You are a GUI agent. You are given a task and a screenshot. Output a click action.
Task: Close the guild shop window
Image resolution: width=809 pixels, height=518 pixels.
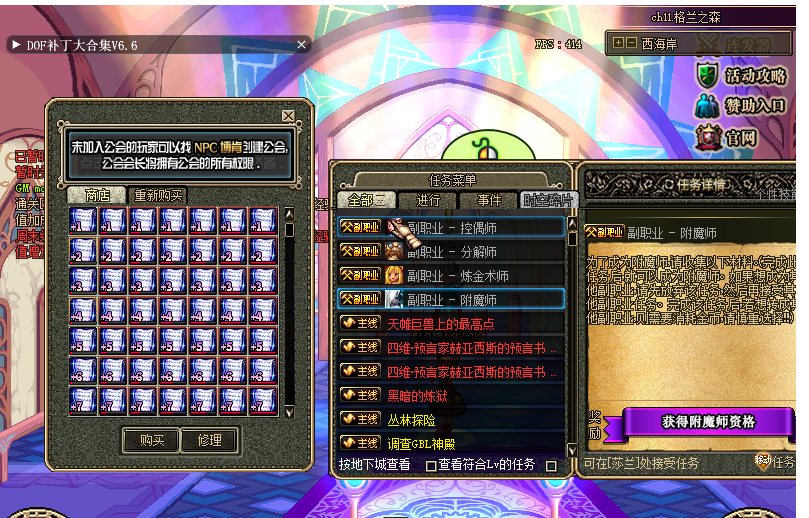(x=288, y=116)
